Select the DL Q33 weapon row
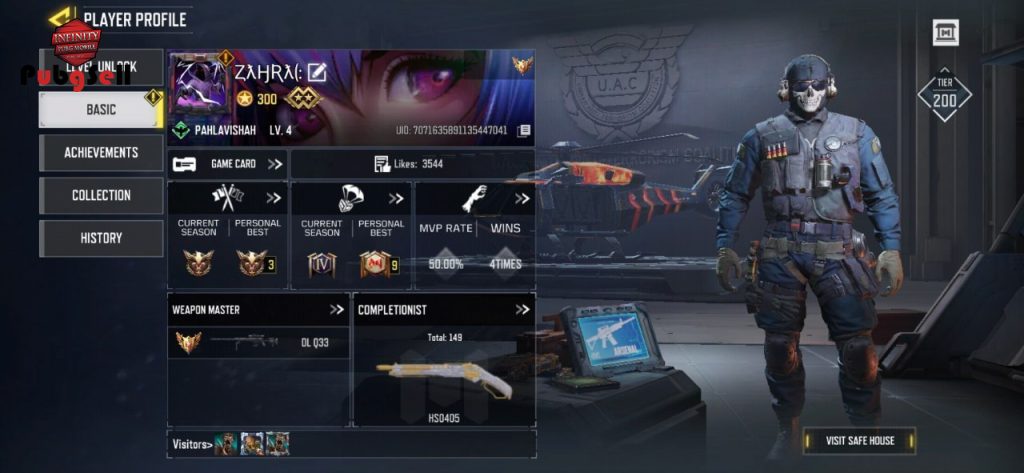1024x473 pixels. coord(258,342)
